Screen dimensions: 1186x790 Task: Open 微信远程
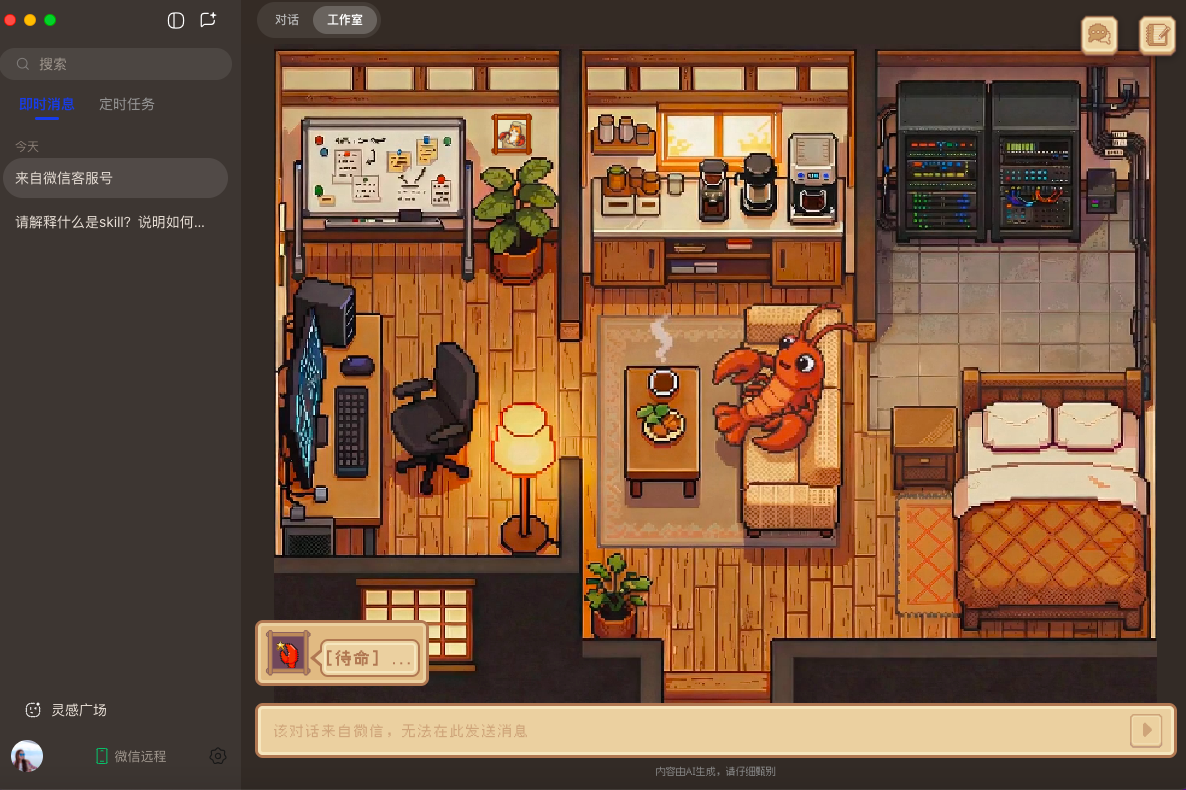(x=130, y=756)
